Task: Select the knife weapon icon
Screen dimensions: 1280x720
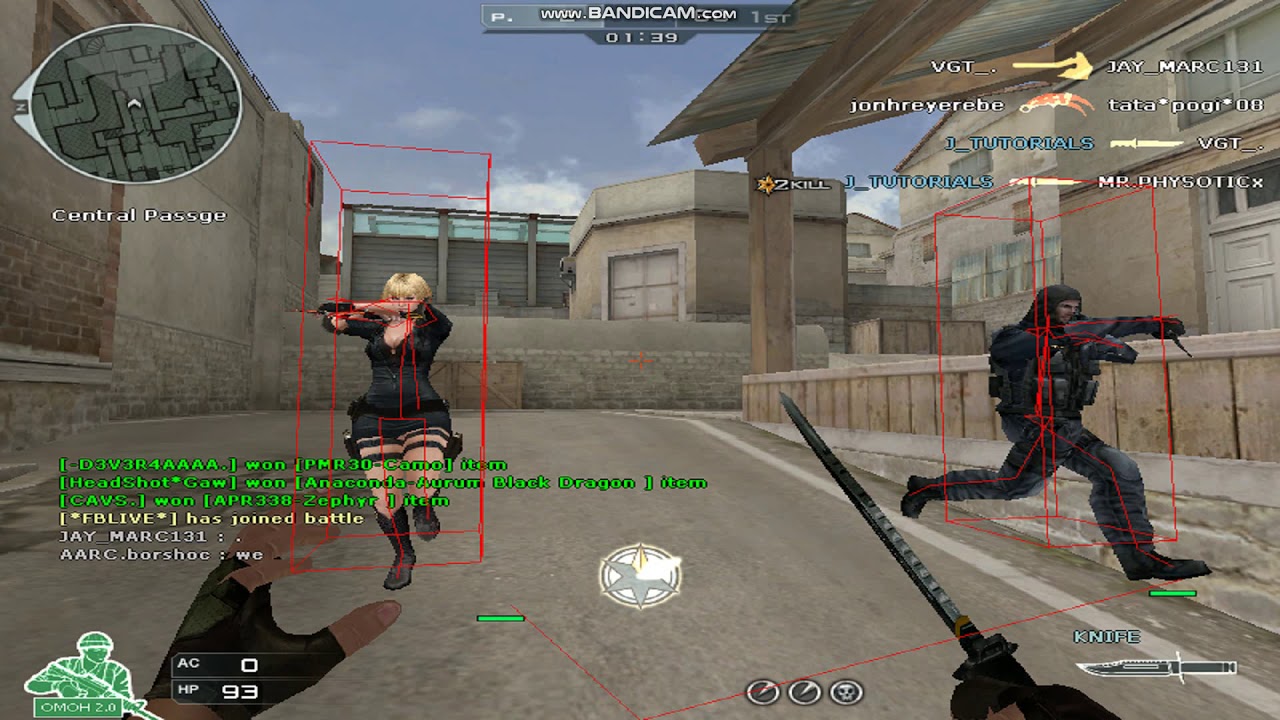Action: 1157,668
